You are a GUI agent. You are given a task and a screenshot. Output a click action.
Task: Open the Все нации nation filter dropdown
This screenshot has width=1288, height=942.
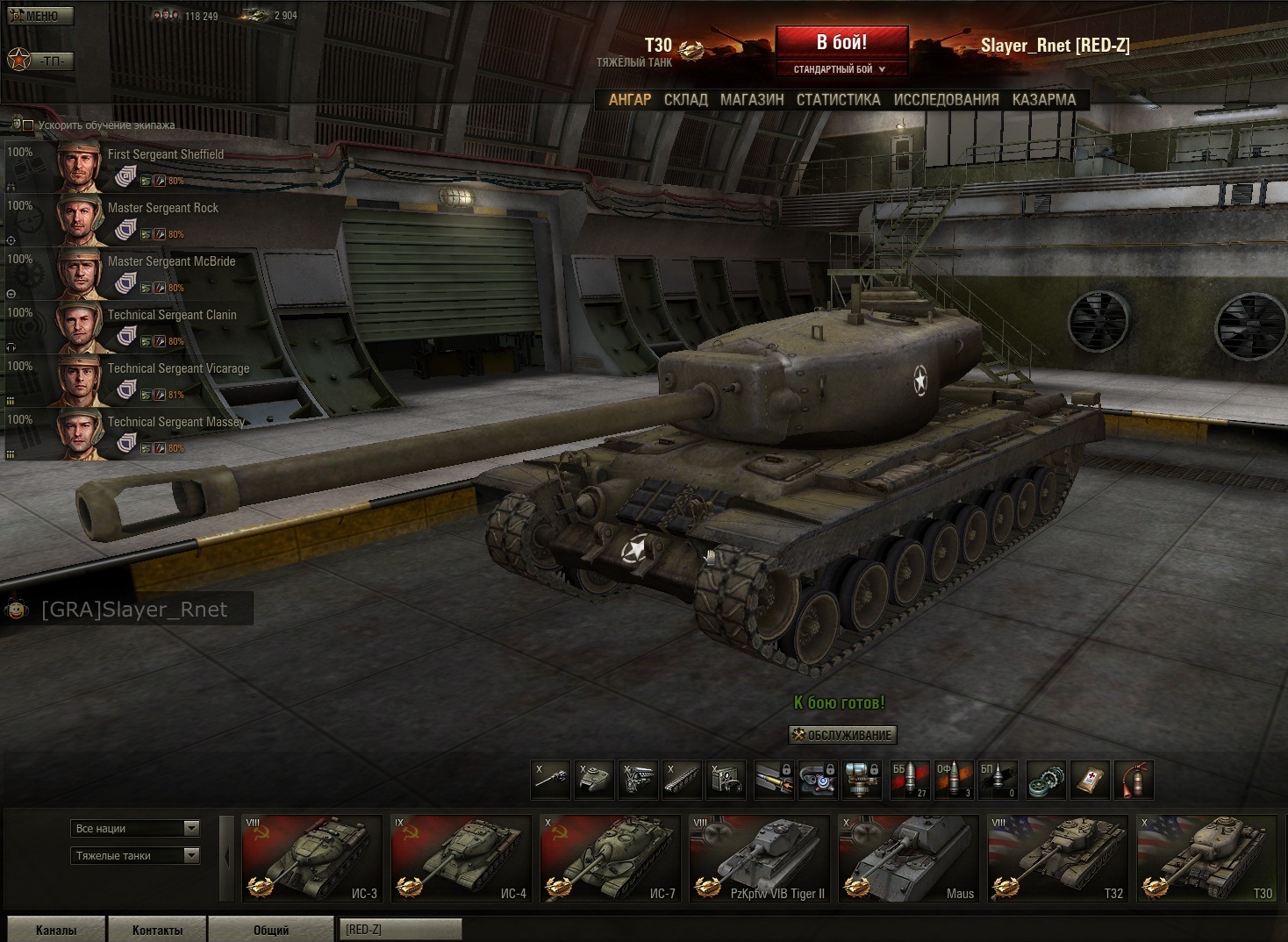pyautogui.click(x=135, y=829)
